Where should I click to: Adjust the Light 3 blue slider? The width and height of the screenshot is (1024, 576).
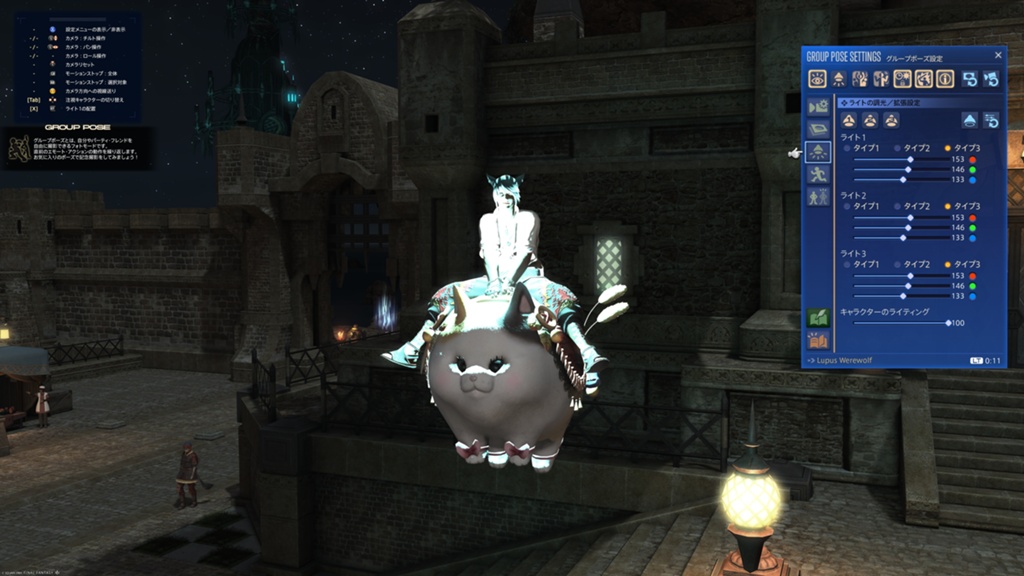click(903, 296)
